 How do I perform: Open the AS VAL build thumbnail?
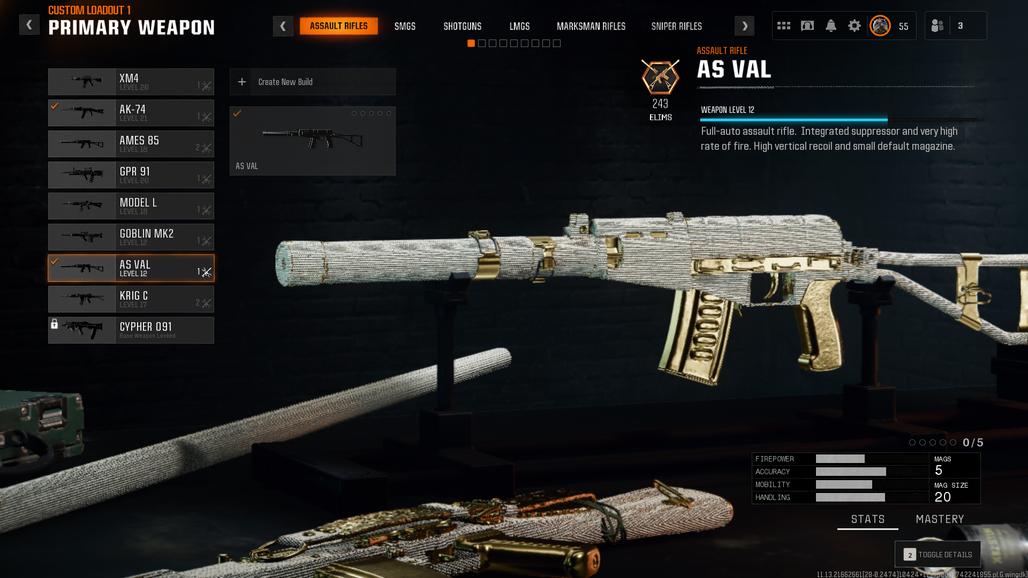click(312, 141)
